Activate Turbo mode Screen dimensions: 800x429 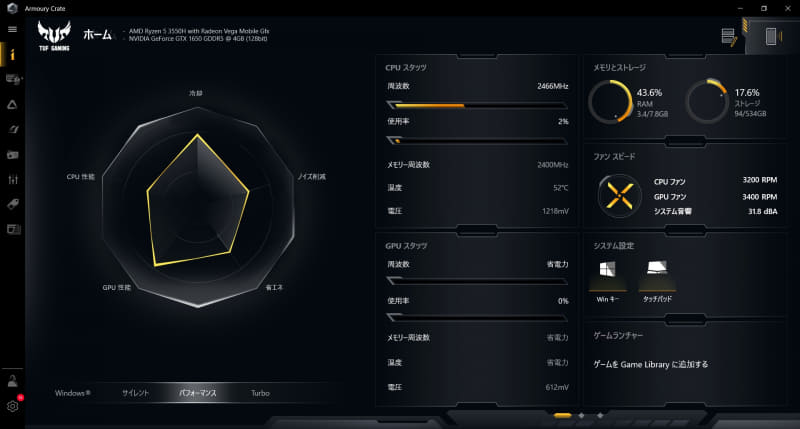tap(260, 393)
